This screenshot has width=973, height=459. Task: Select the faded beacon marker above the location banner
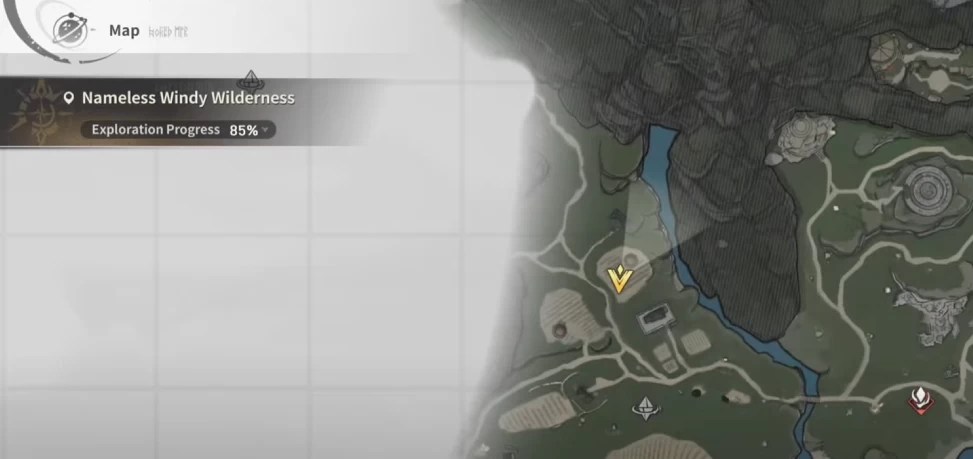(250, 77)
